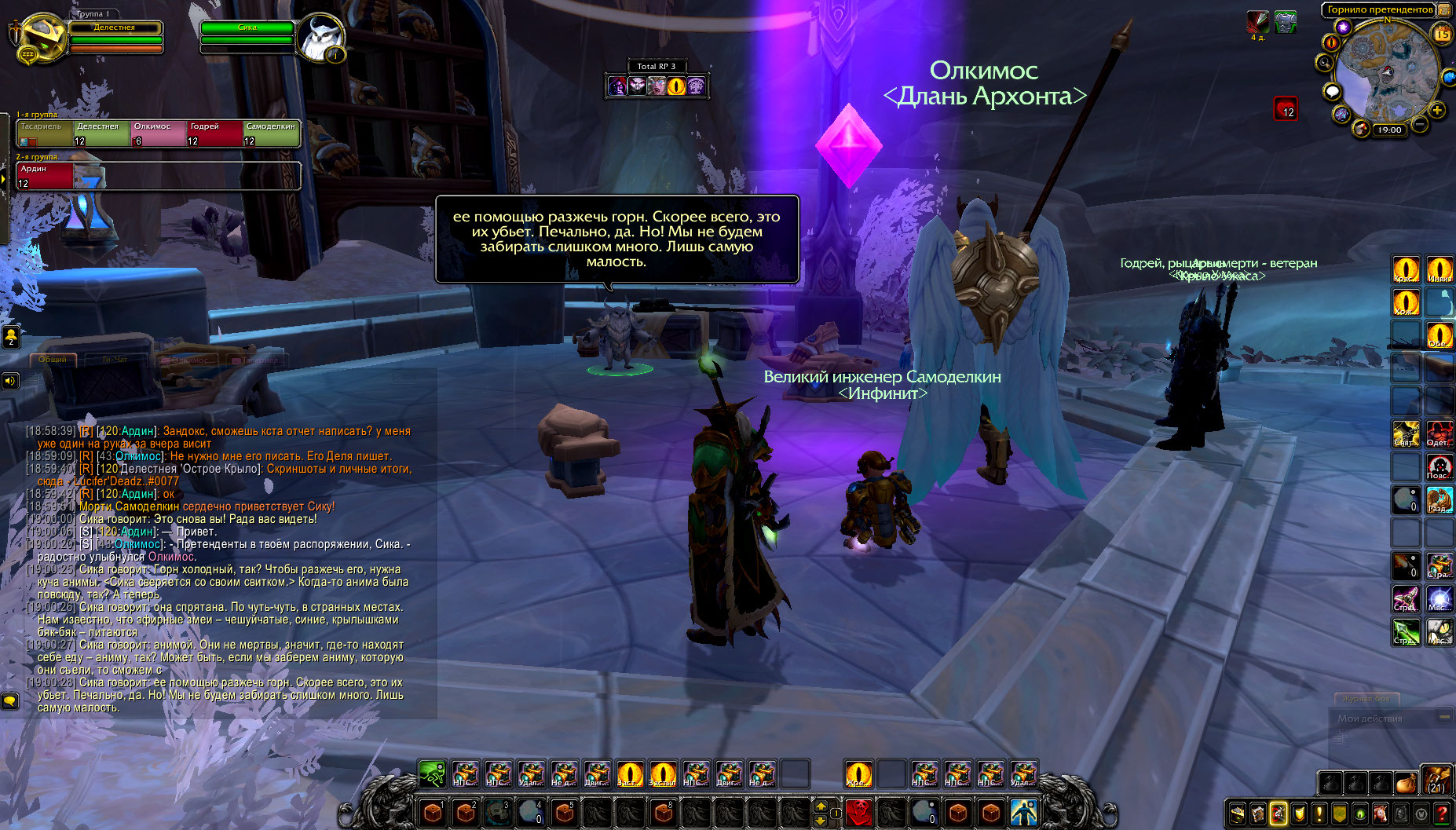Click the owl pet portrait of Сика

(x=320, y=38)
